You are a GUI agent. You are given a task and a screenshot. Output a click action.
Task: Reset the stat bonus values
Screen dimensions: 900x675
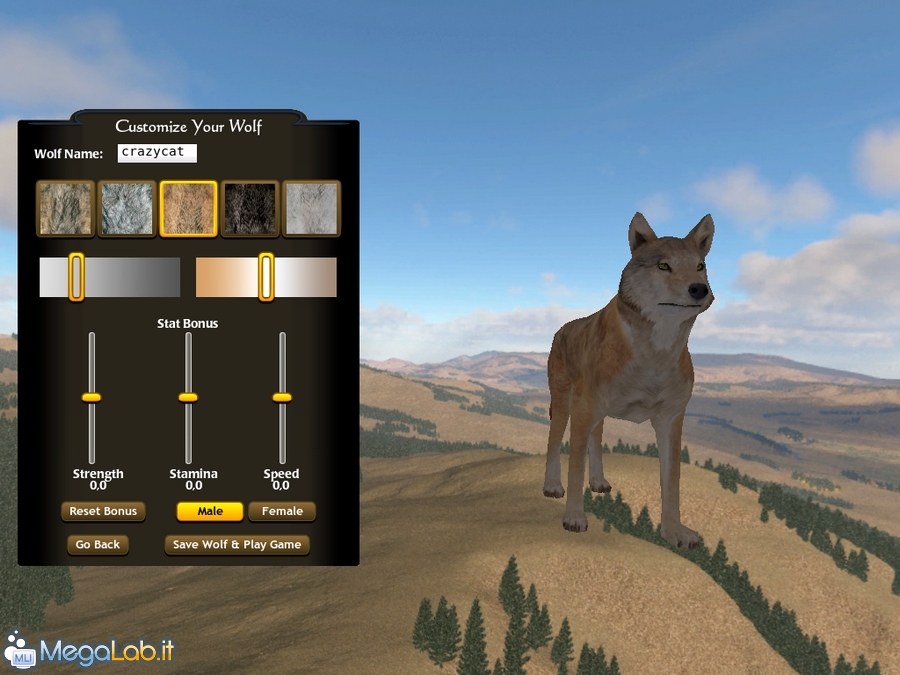click(103, 511)
